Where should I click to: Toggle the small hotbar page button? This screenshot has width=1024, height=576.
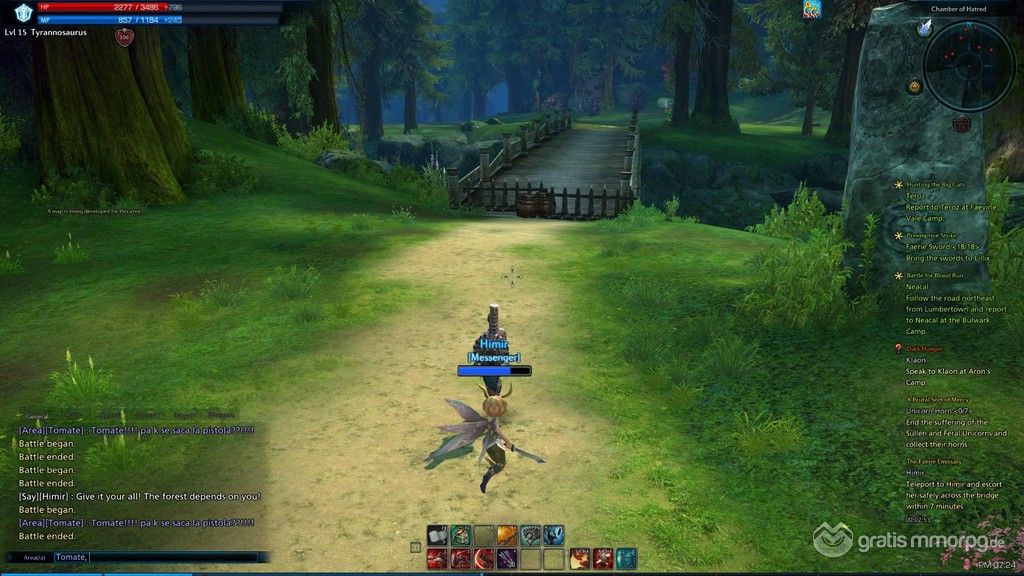pos(415,547)
